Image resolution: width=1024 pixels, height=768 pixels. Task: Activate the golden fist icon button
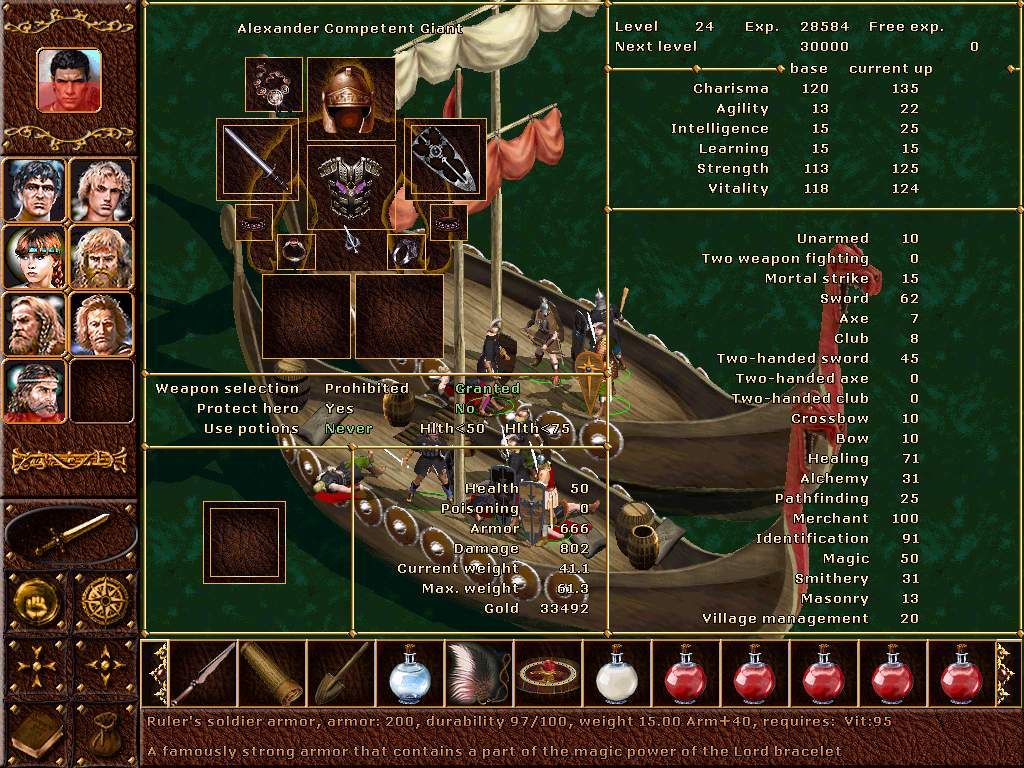click(x=36, y=602)
